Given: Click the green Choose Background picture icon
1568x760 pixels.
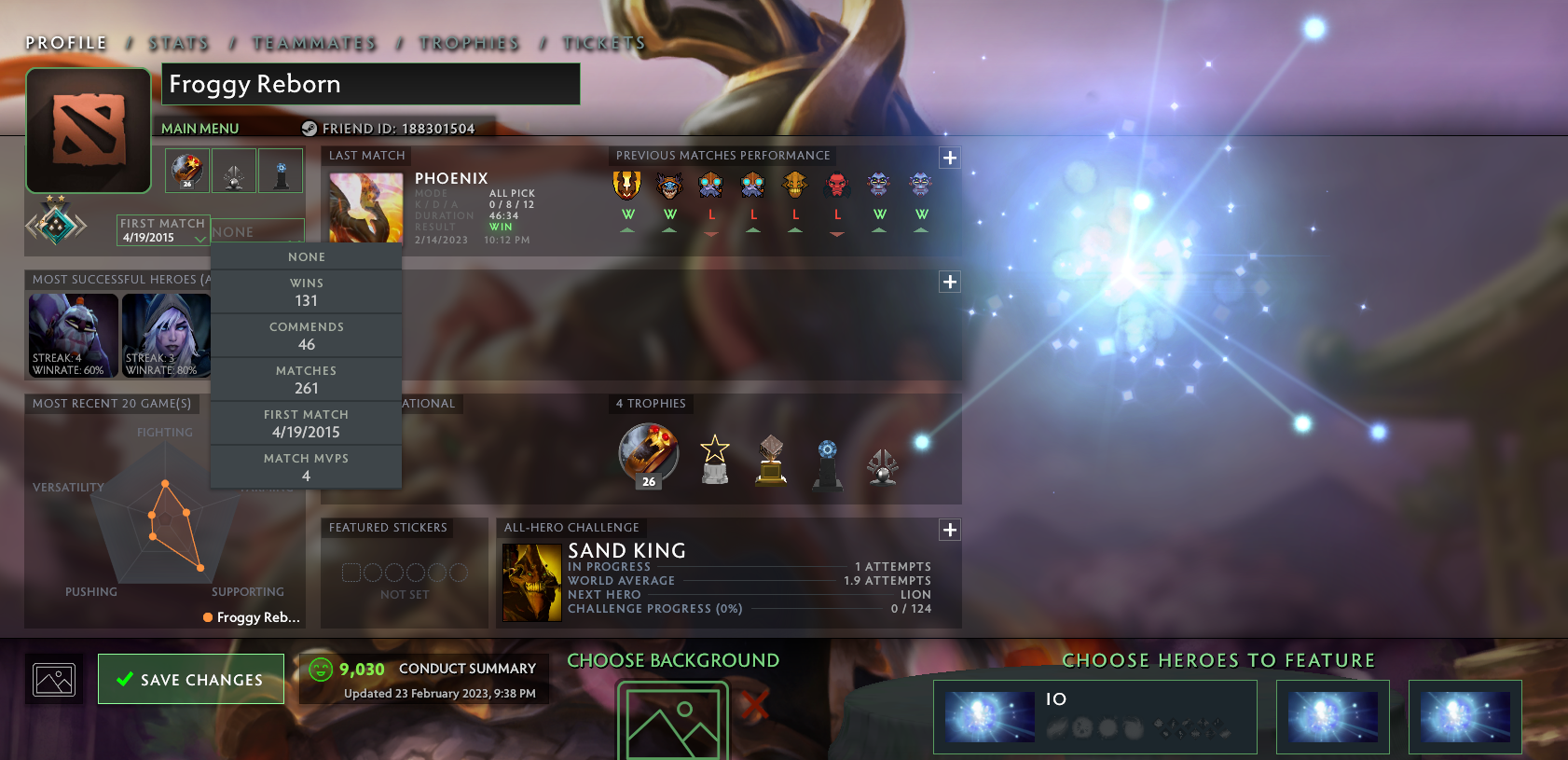Looking at the screenshot, I should click(673, 718).
